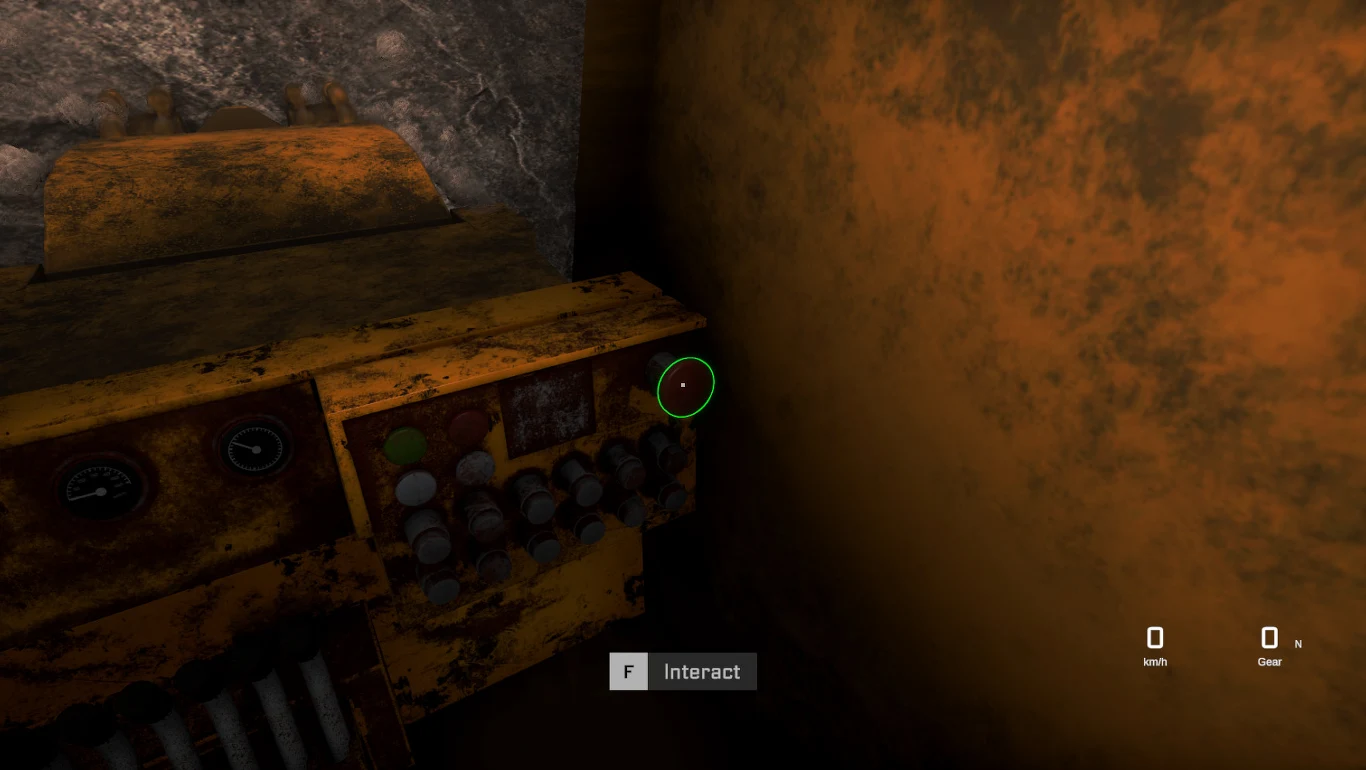Toggle the green start button on the panel
Image resolution: width=1366 pixels, height=770 pixels.
[x=404, y=446]
